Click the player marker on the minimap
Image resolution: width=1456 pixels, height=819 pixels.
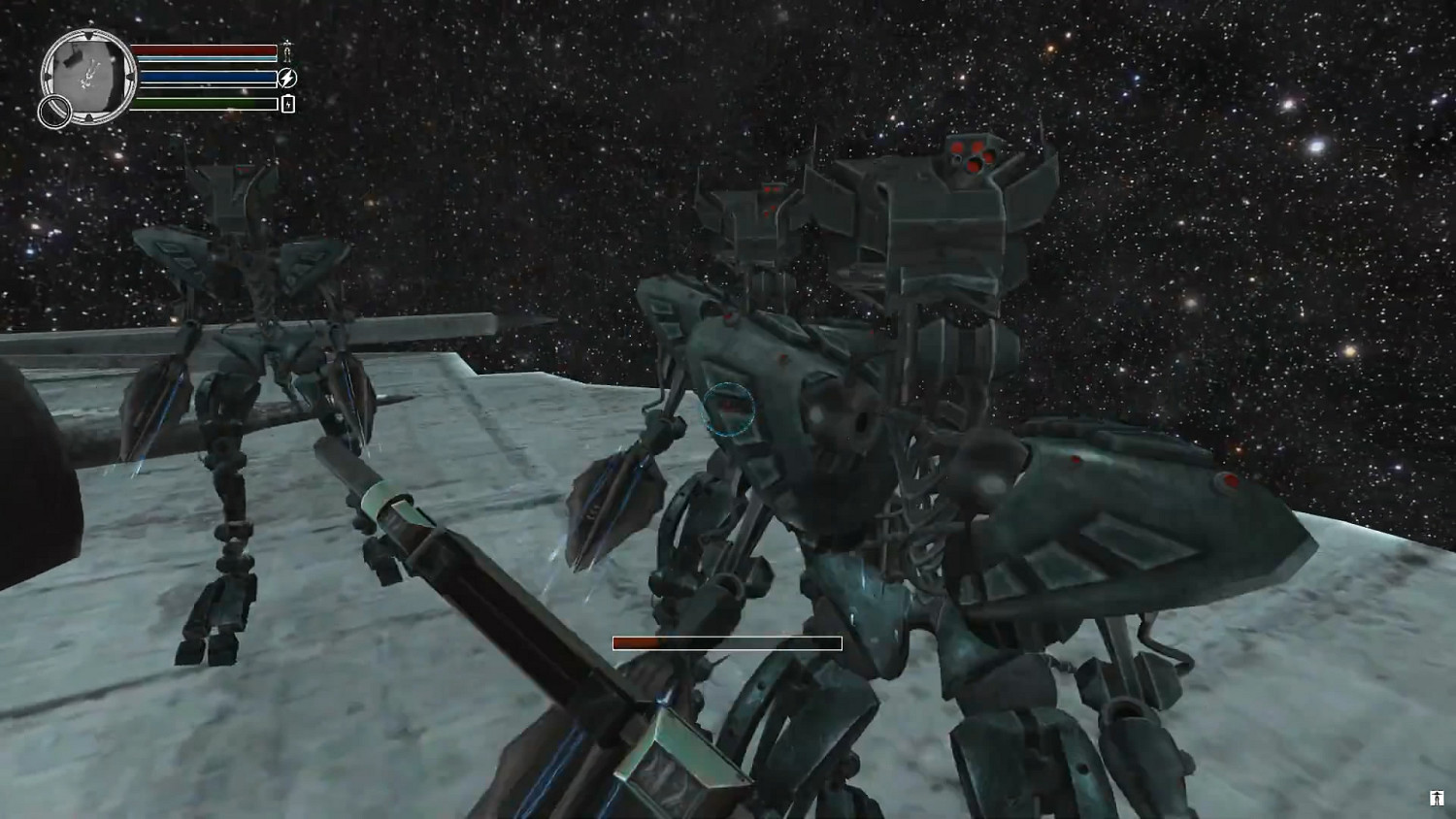[x=88, y=76]
